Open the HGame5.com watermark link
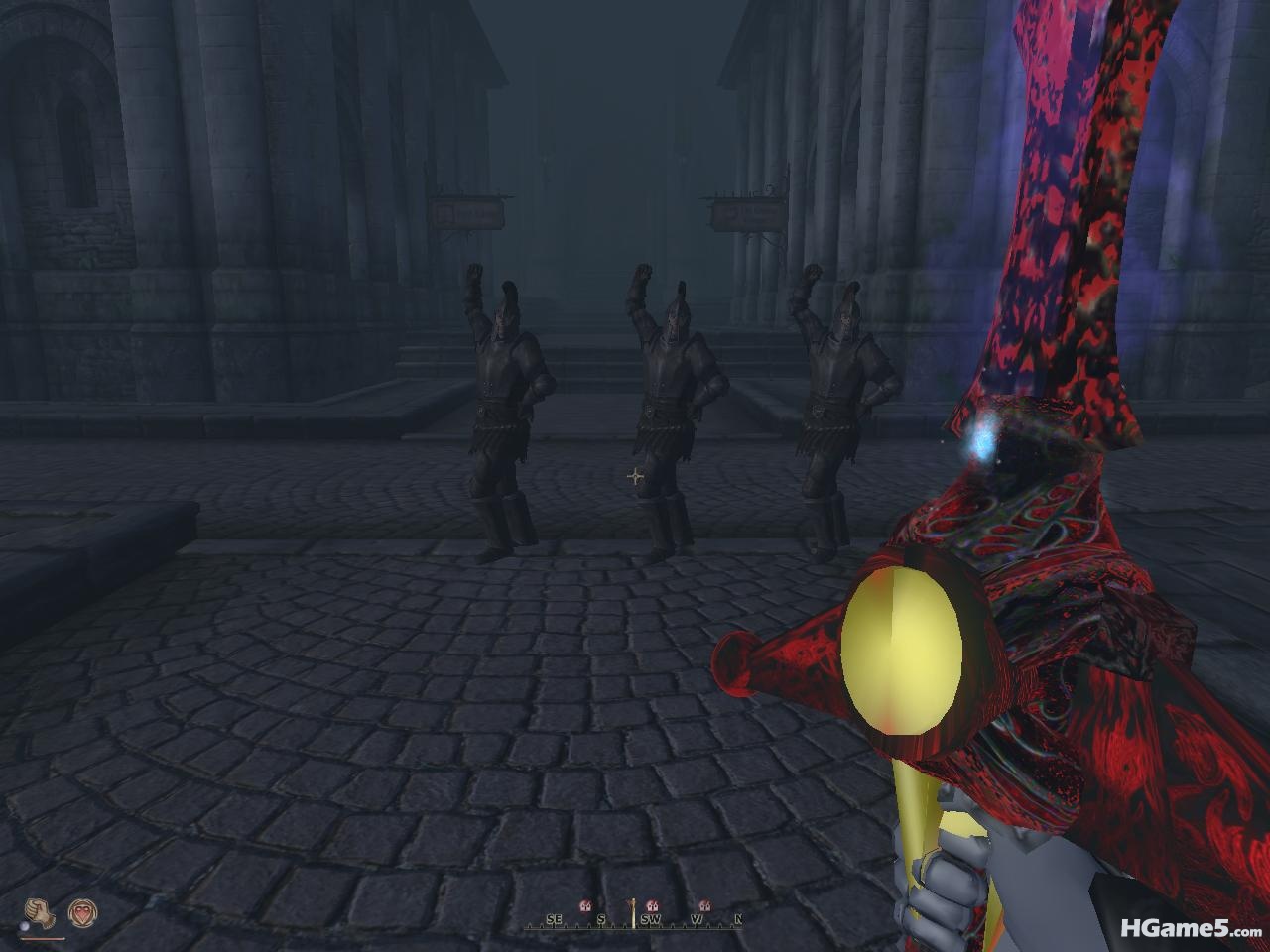The width and height of the screenshot is (1270, 952). click(x=1190, y=929)
